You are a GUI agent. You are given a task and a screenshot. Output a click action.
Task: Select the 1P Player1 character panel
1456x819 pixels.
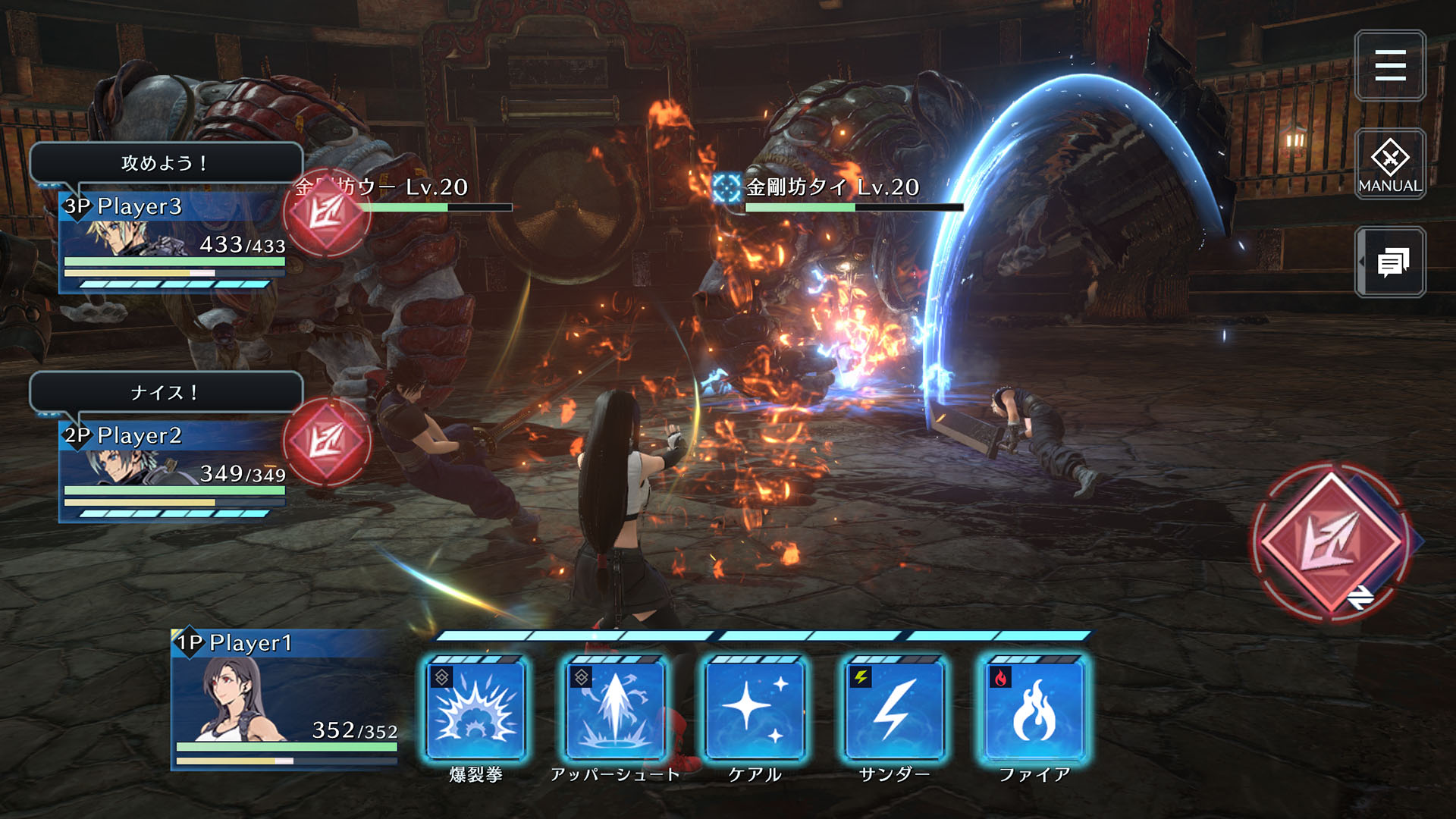pos(285,699)
